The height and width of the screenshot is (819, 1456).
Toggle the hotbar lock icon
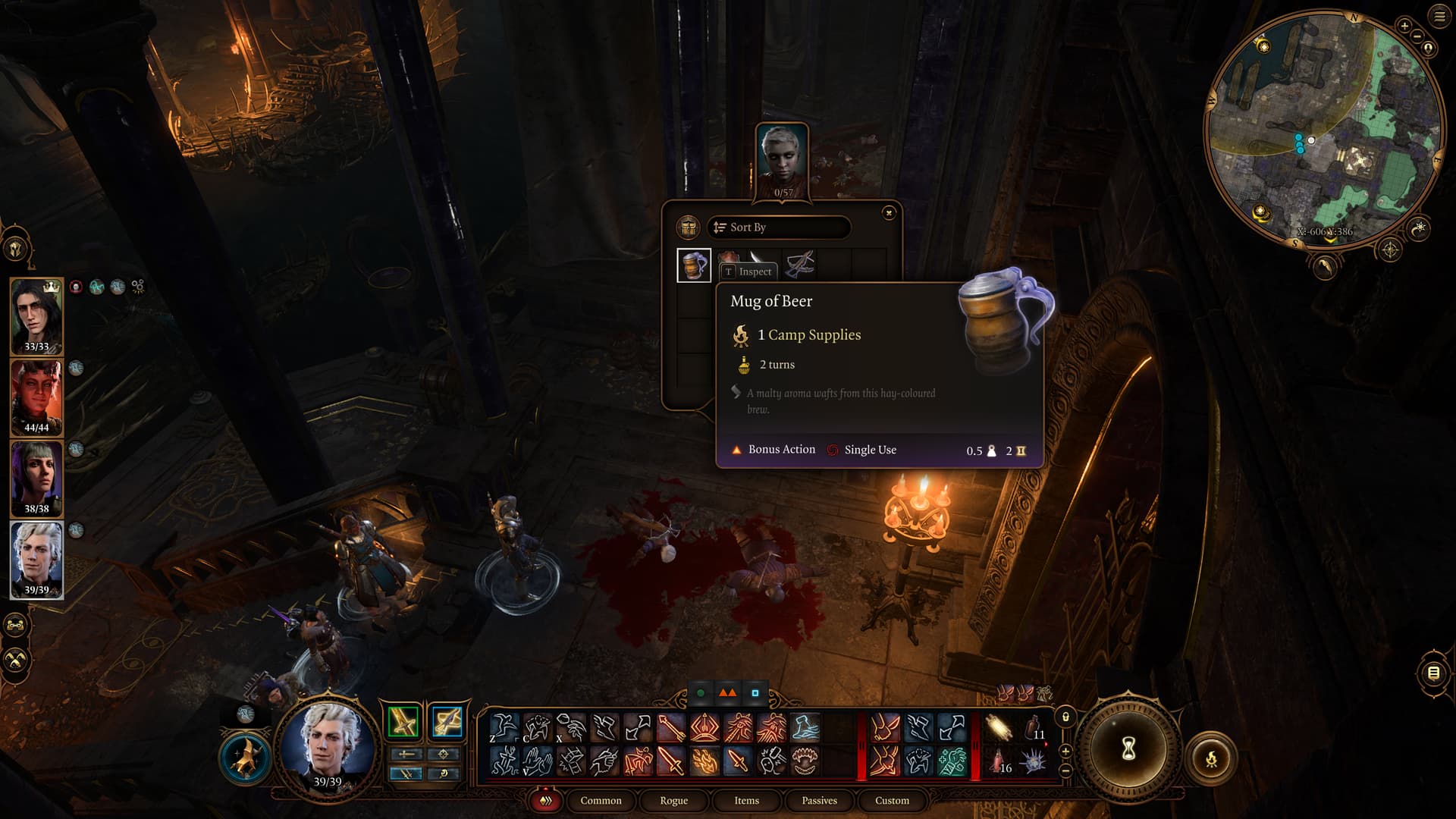click(x=1065, y=717)
